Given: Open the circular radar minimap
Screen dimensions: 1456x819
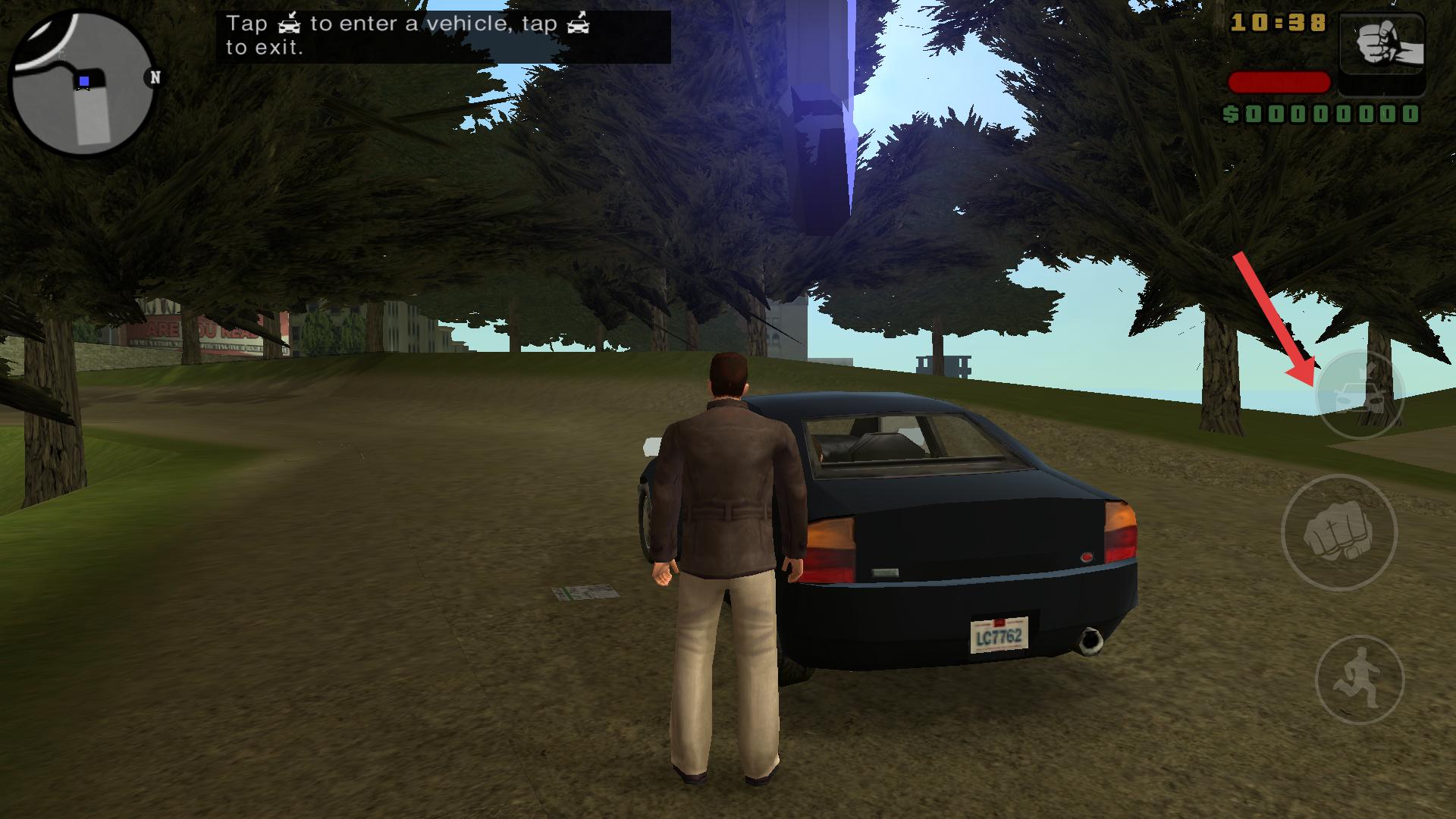Looking at the screenshot, I should click(x=82, y=82).
